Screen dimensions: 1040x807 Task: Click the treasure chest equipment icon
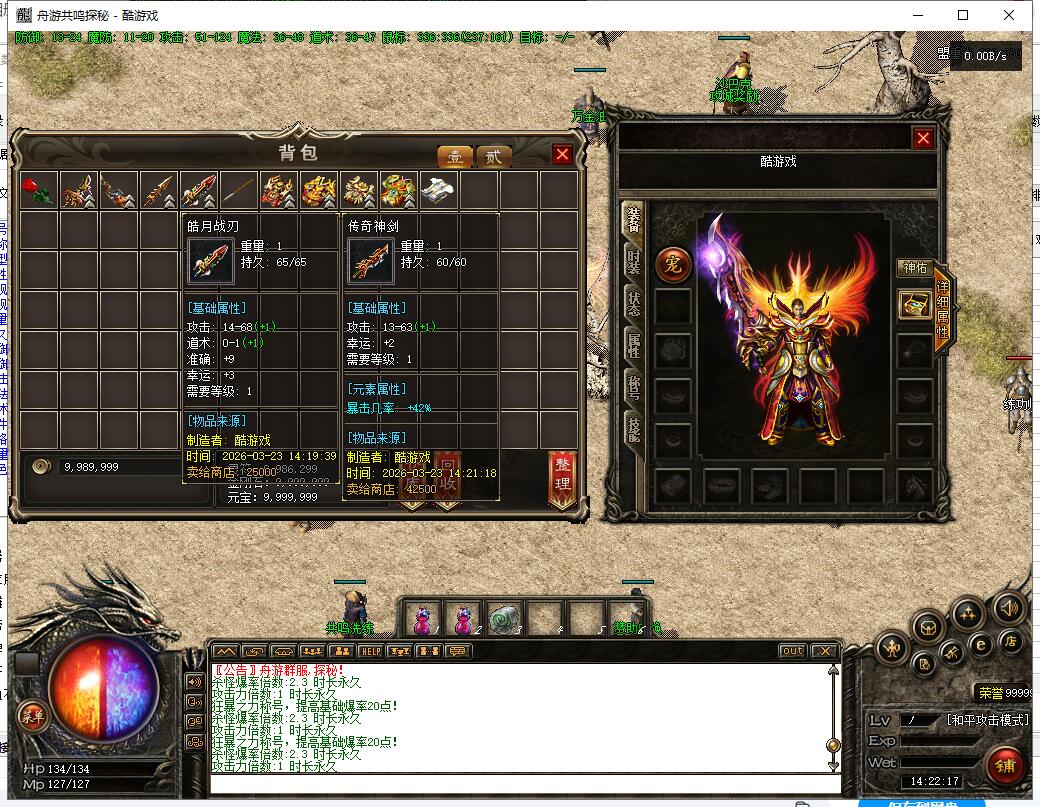tap(914, 305)
